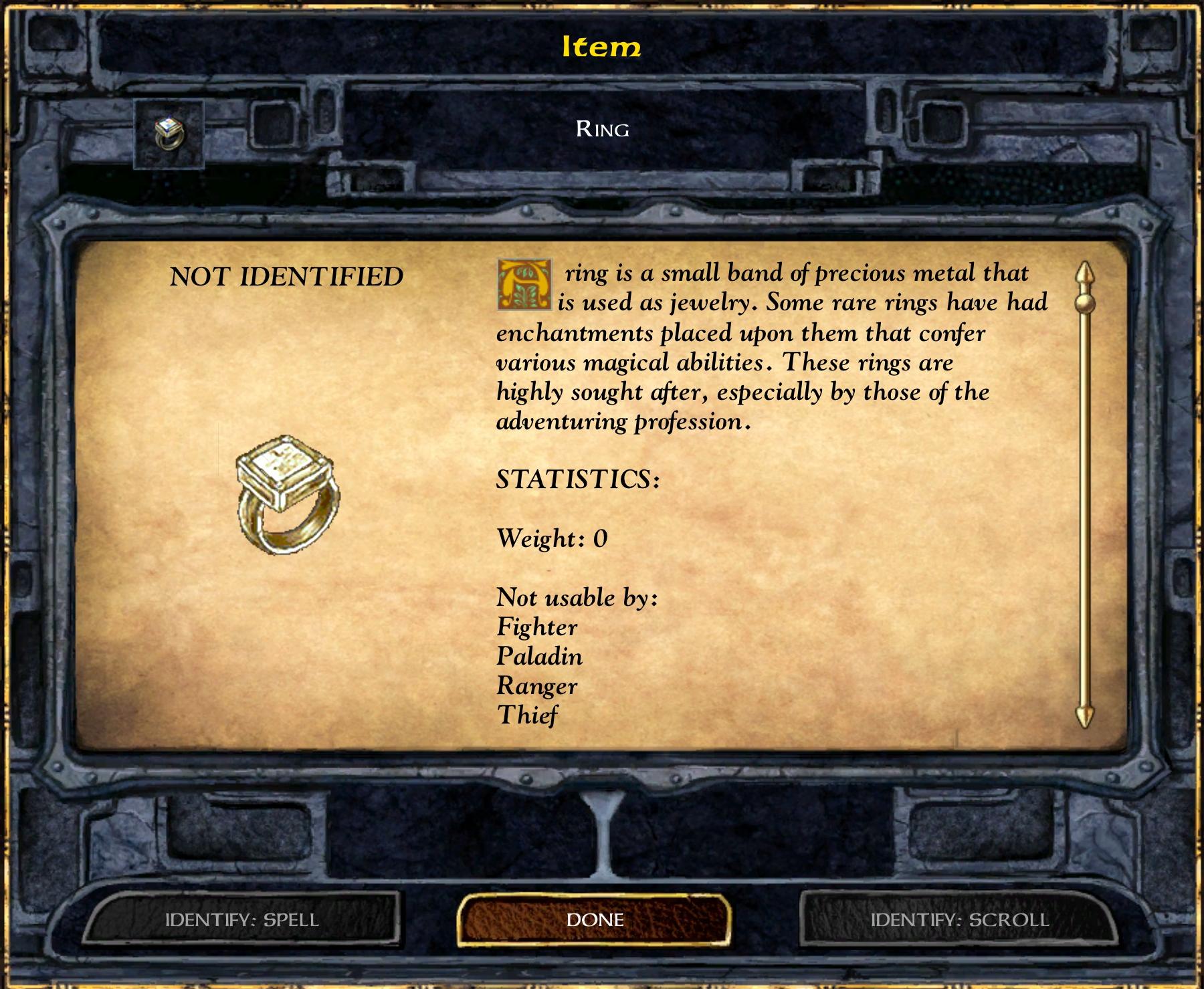
Task: Identify the ring using a scroll
Action: pos(959,919)
